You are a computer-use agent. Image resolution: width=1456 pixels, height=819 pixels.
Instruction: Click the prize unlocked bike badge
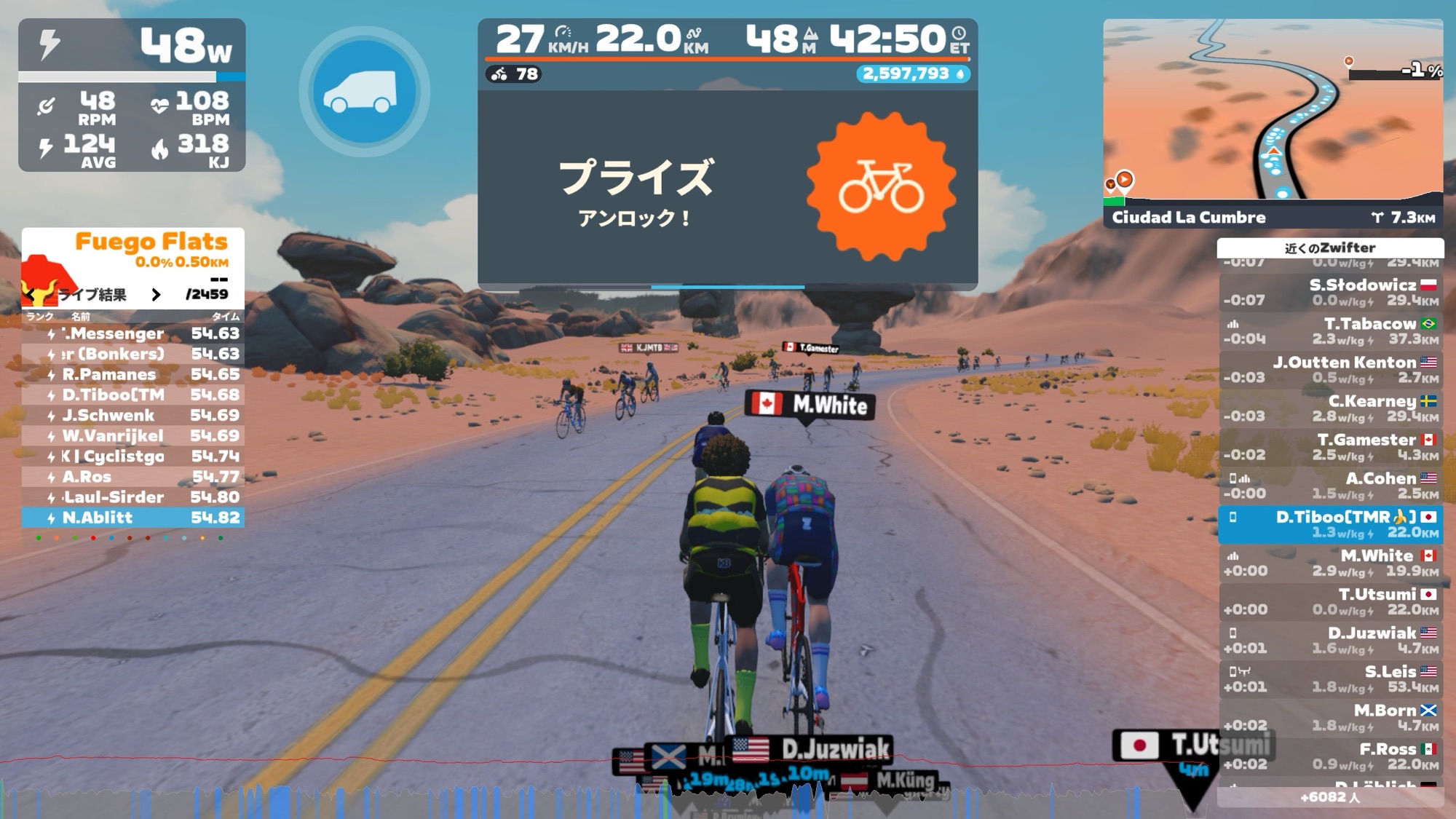click(881, 186)
